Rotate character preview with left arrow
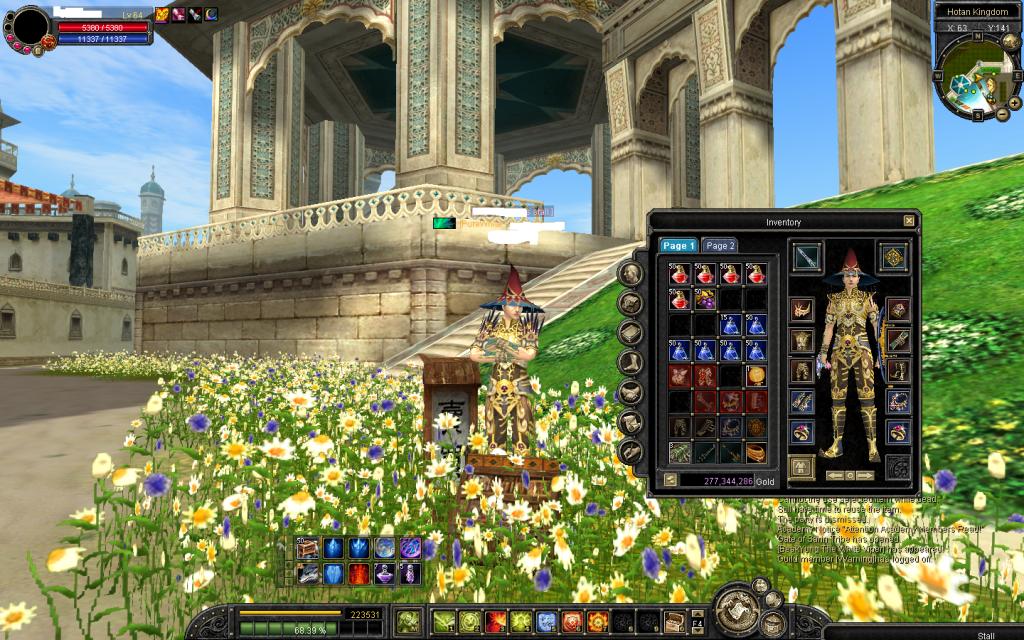This screenshot has width=1024, height=640. click(835, 475)
